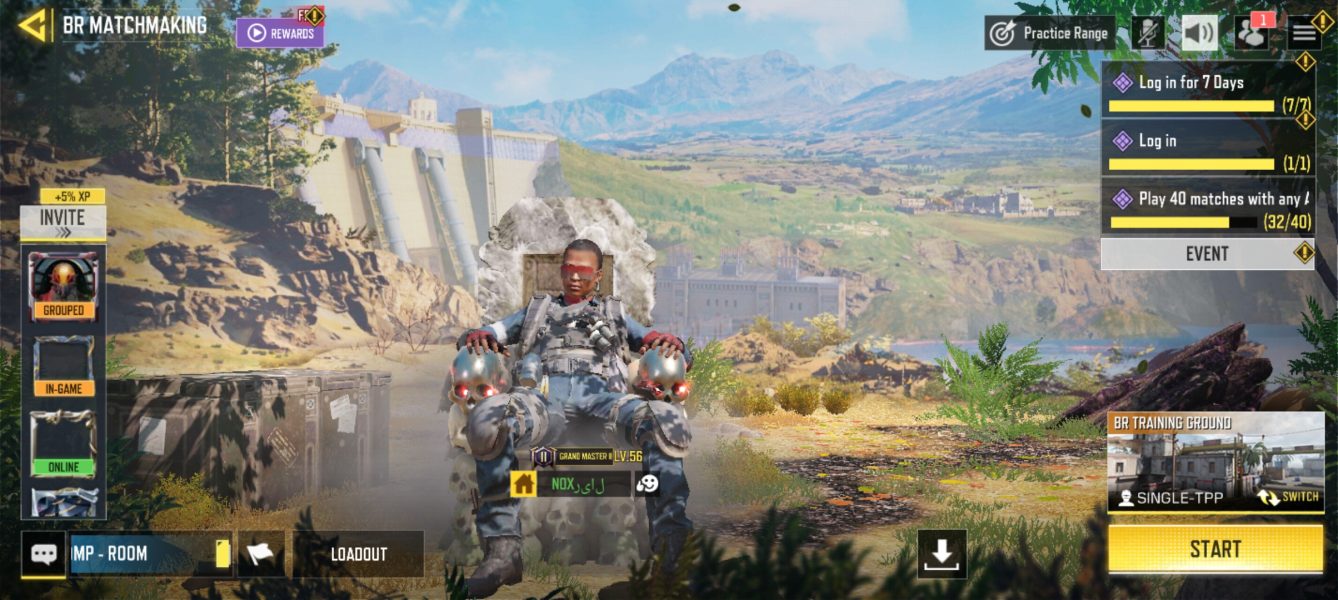
Task: Open the Loadout menu
Action: [358, 554]
